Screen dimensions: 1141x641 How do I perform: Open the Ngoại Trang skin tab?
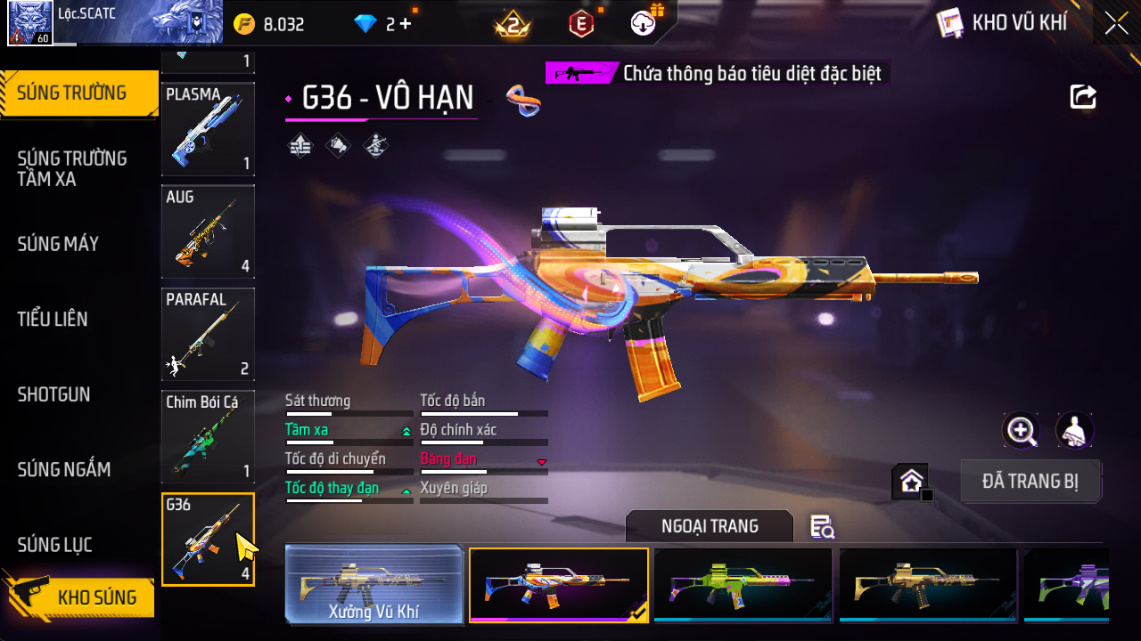(x=709, y=526)
